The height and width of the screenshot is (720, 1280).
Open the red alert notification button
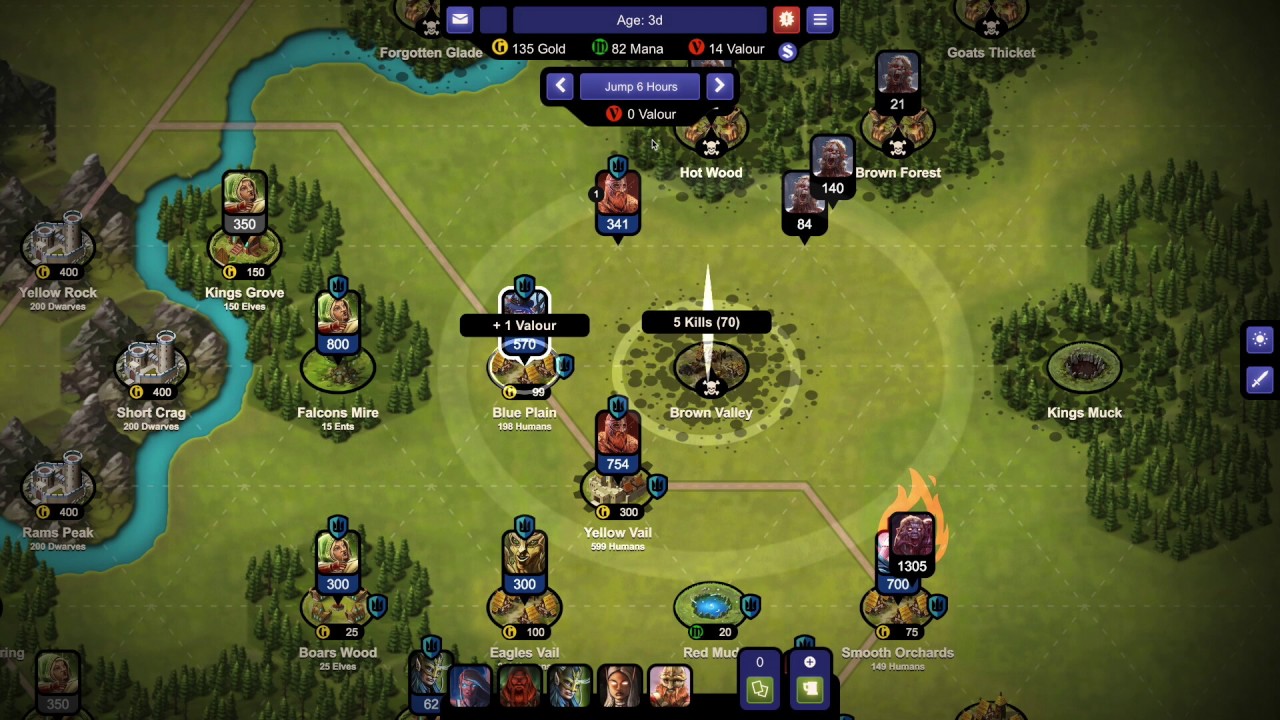pos(786,19)
